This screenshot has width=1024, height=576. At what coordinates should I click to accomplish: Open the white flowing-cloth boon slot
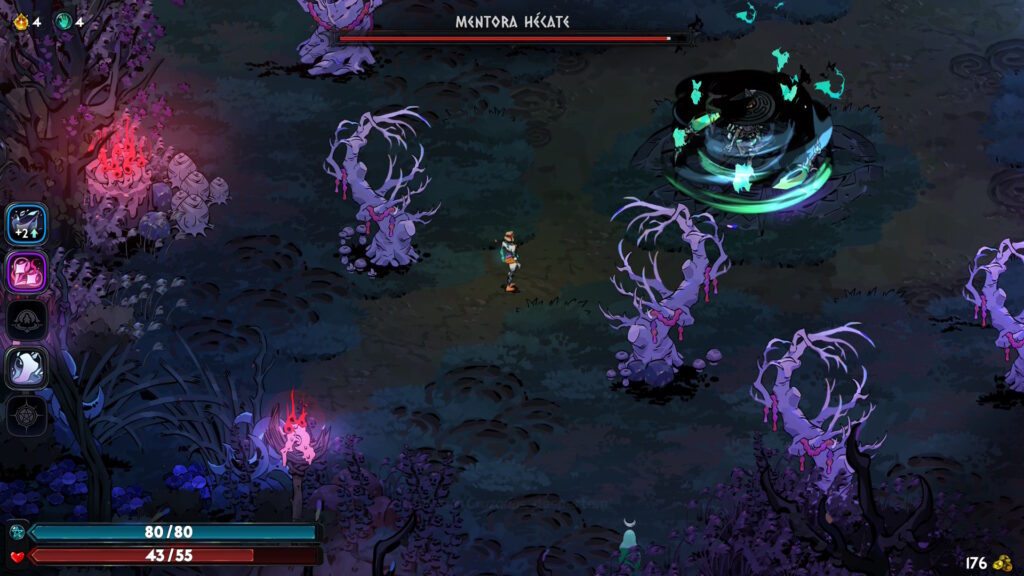click(27, 368)
